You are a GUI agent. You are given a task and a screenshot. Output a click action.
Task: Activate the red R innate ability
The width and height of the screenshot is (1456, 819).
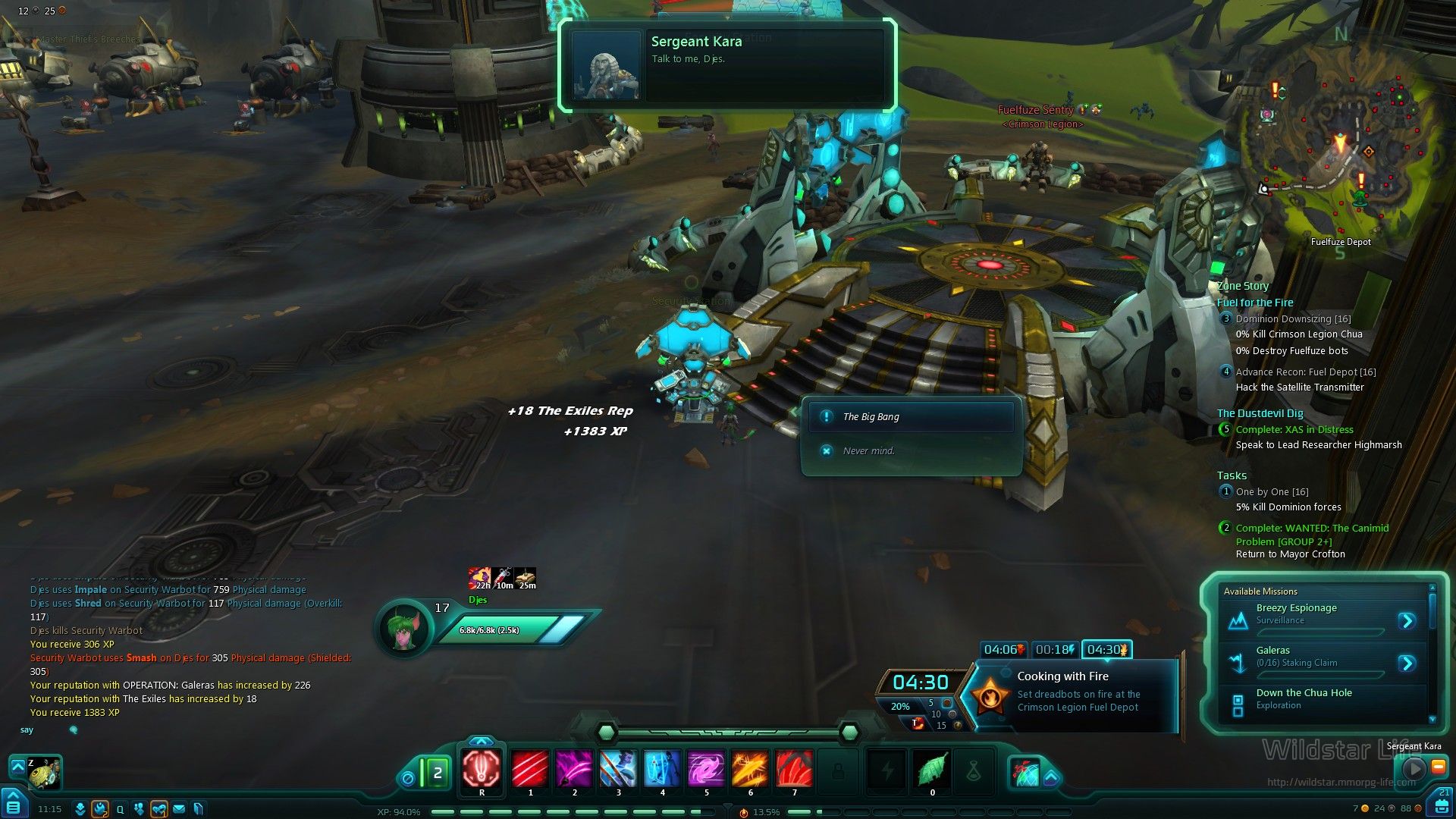pyautogui.click(x=482, y=769)
